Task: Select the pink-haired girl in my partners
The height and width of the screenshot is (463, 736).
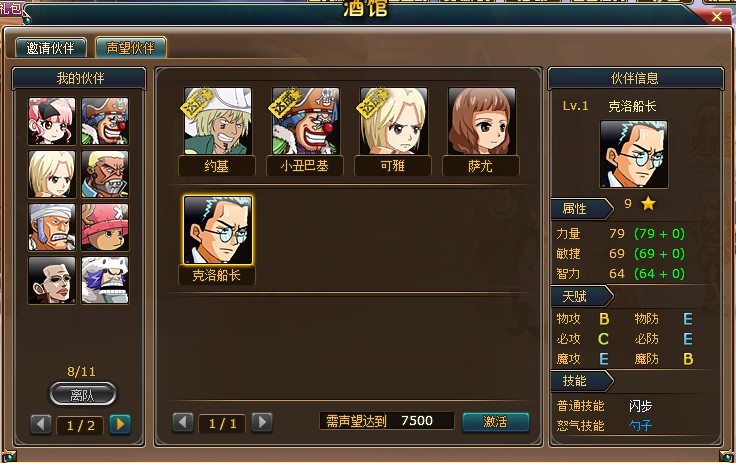Action: 51,121
